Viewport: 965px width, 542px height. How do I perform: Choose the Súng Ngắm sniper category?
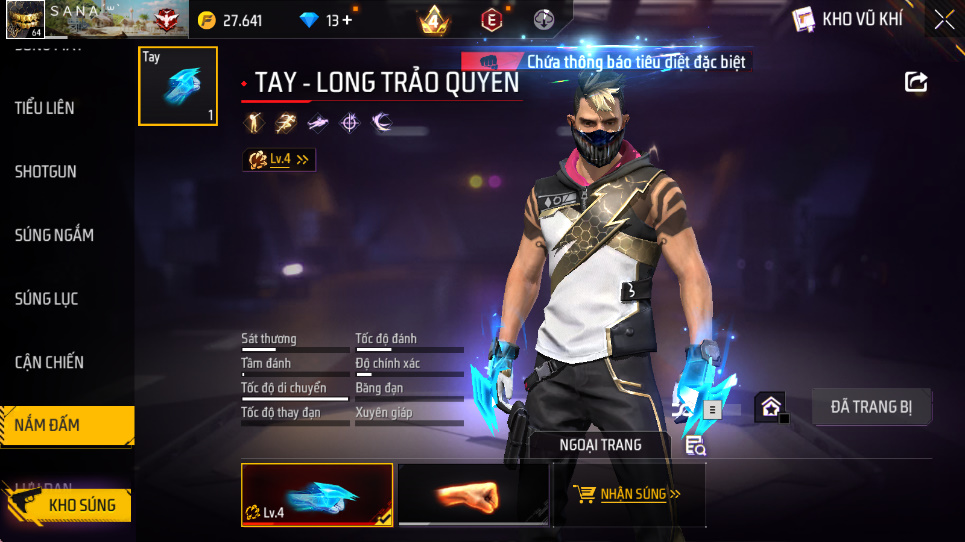(54, 235)
